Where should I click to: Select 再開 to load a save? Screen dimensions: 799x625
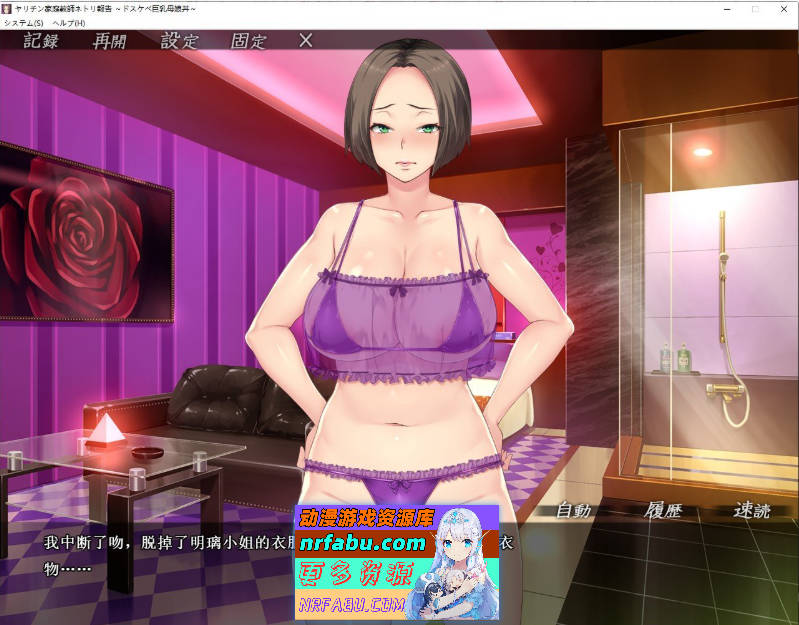(x=110, y=41)
